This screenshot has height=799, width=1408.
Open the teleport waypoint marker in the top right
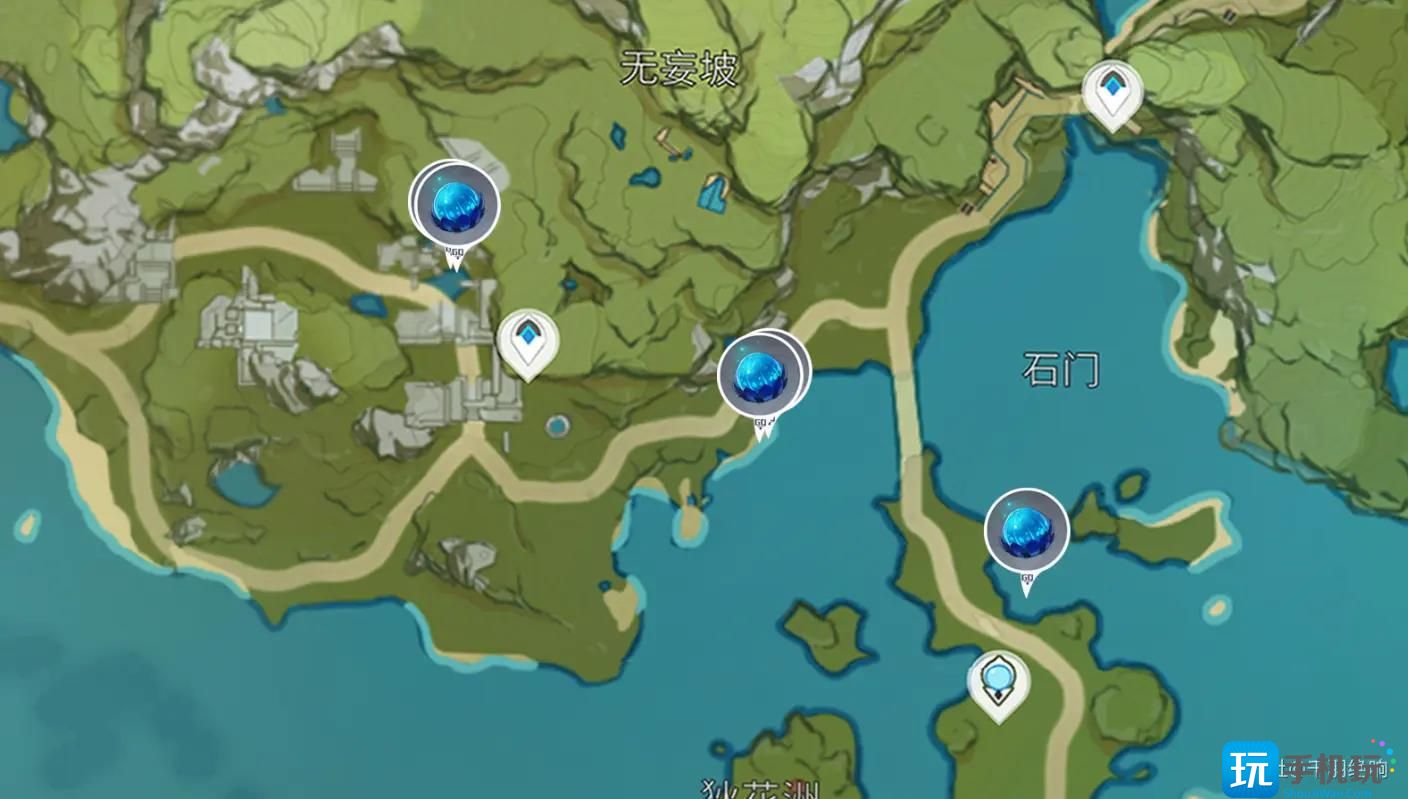click(x=1113, y=90)
